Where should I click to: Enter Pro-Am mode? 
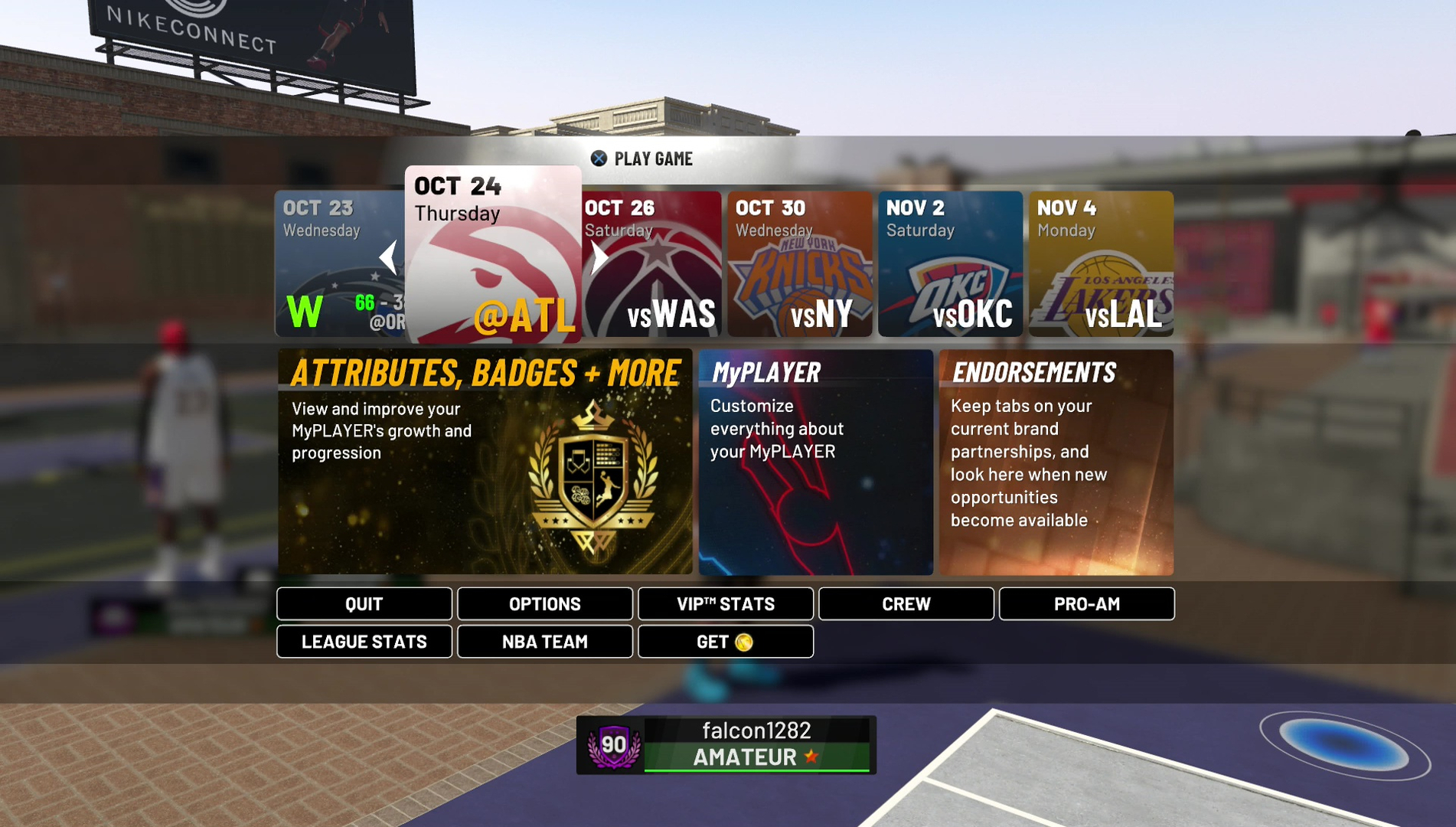pos(1086,604)
